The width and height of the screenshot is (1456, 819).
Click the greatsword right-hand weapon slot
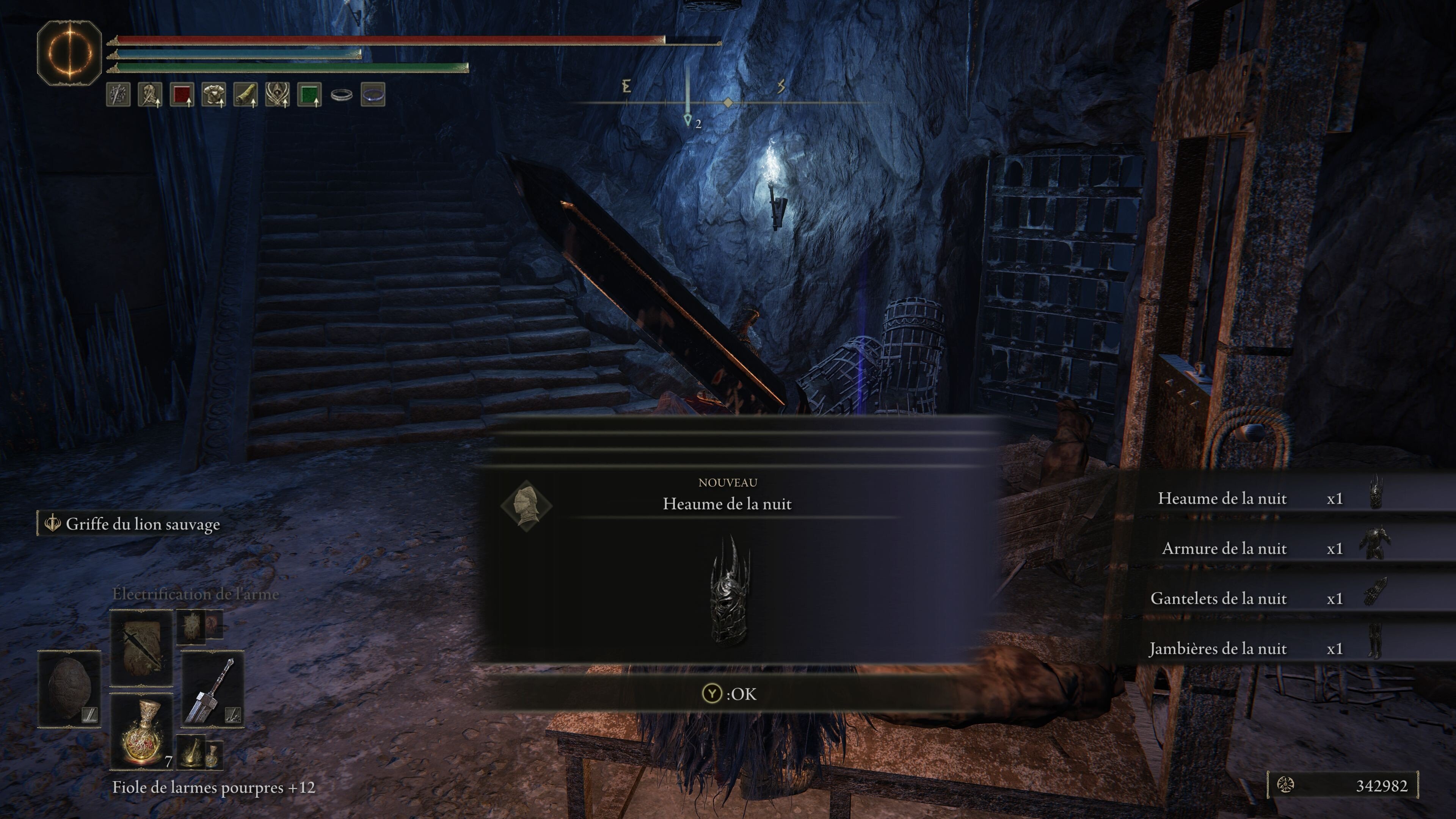tap(212, 688)
